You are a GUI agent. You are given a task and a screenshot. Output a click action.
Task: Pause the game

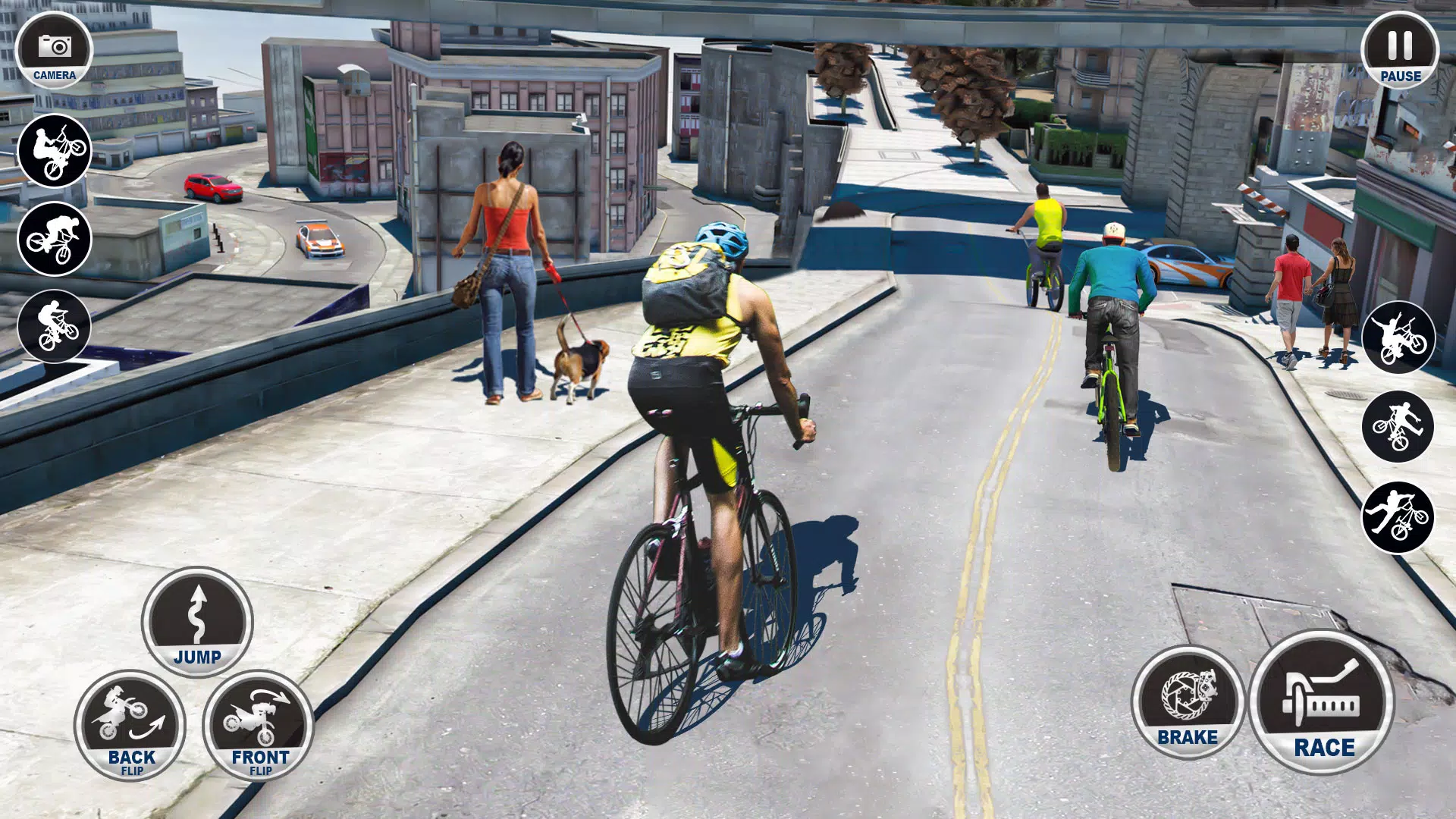(x=1399, y=51)
